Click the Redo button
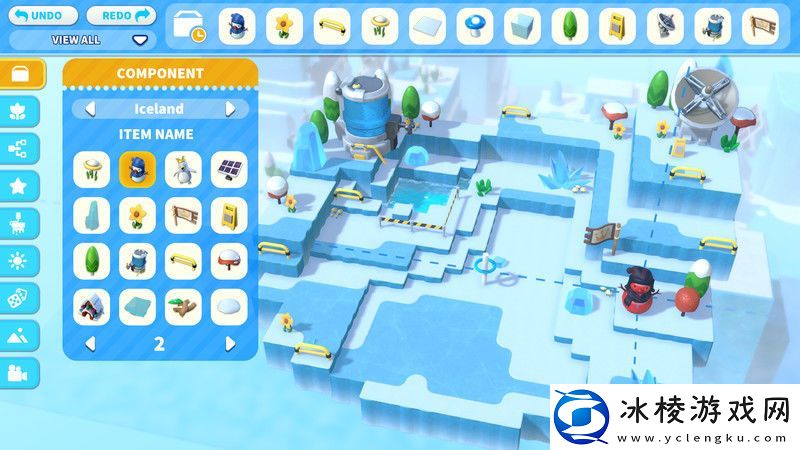The width and height of the screenshot is (800, 450). (x=122, y=16)
